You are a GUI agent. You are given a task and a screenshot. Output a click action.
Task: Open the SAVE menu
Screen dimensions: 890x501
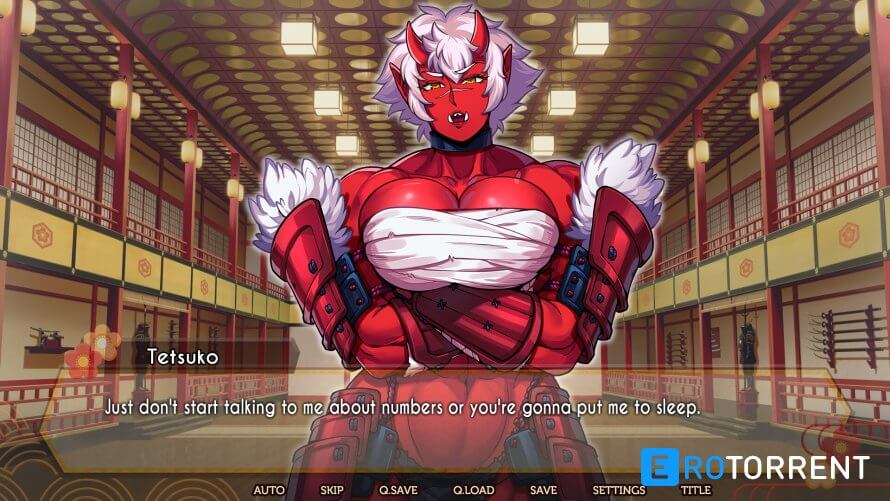tap(543, 490)
